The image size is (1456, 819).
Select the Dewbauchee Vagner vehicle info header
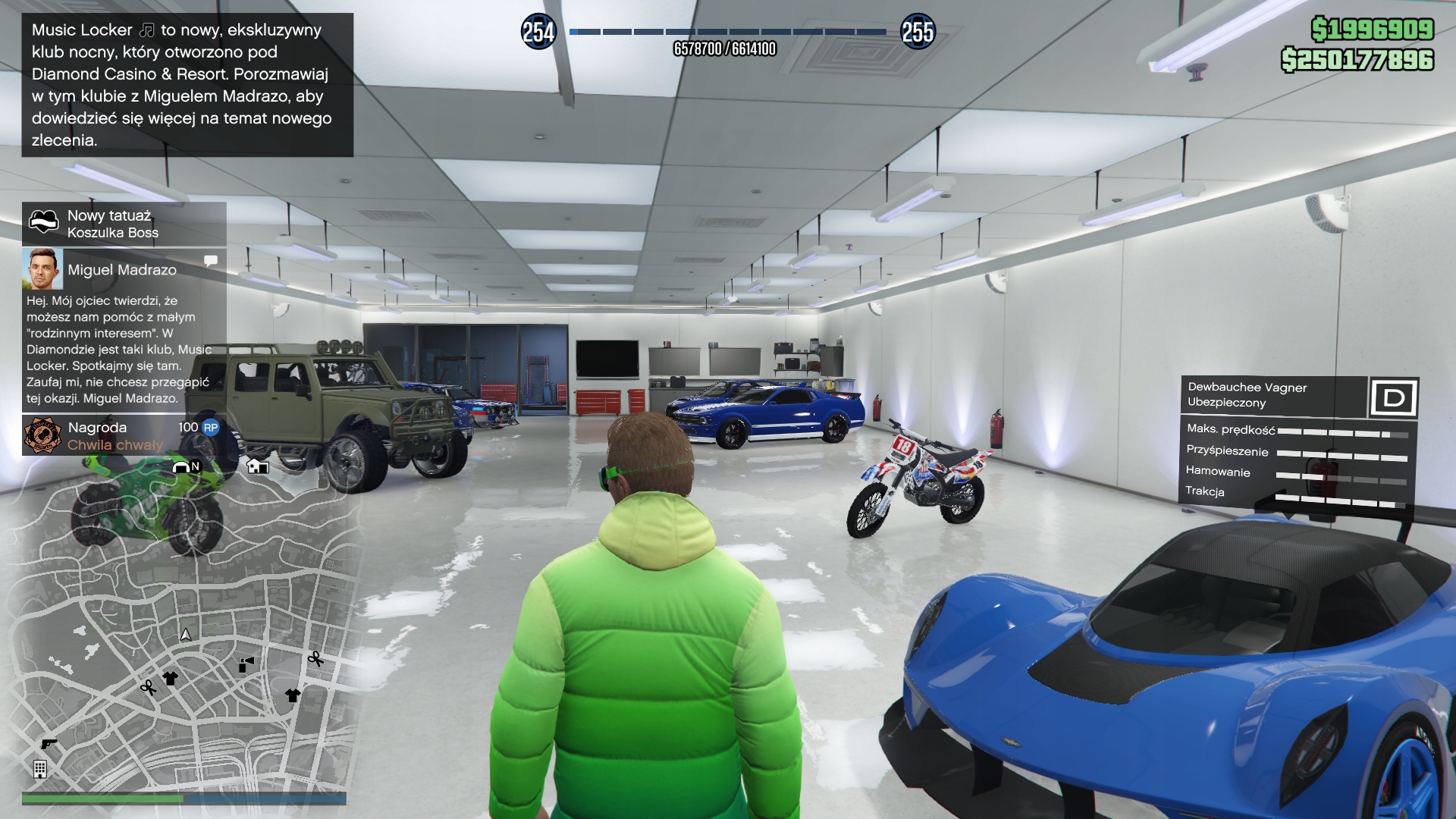point(1274,395)
